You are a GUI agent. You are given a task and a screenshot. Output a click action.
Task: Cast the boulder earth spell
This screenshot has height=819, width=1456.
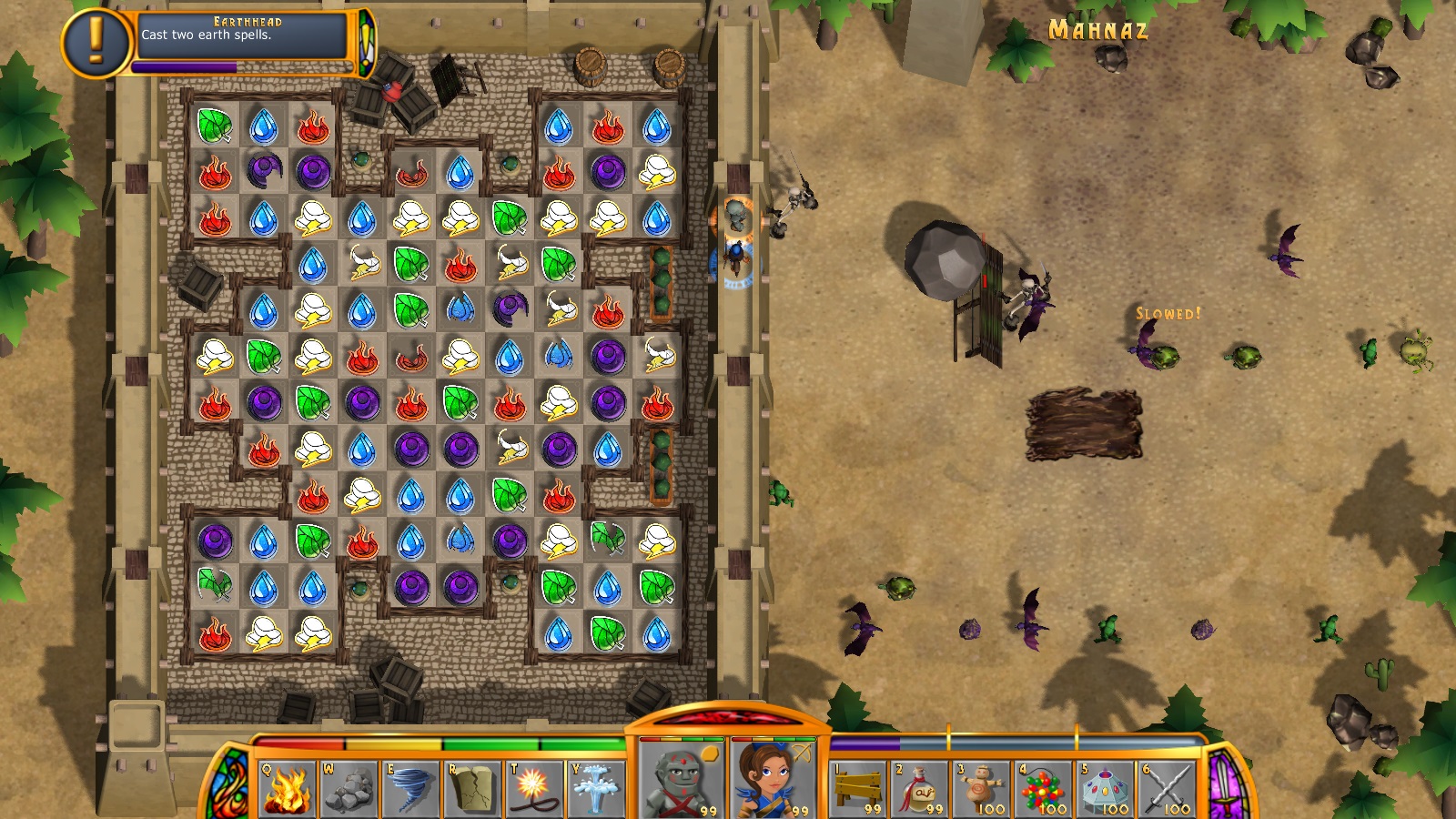click(x=349, y=788)
